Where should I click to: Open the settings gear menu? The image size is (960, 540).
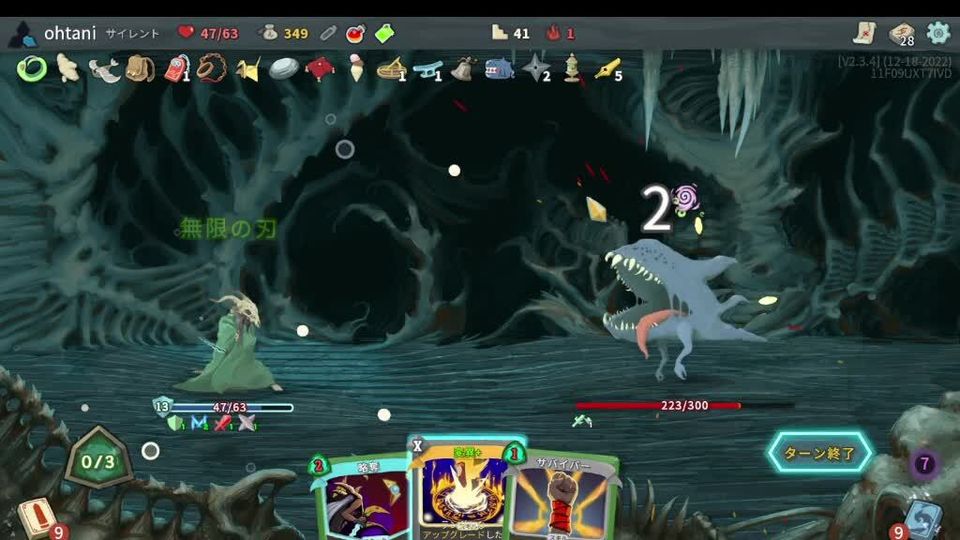coord(938,33)
